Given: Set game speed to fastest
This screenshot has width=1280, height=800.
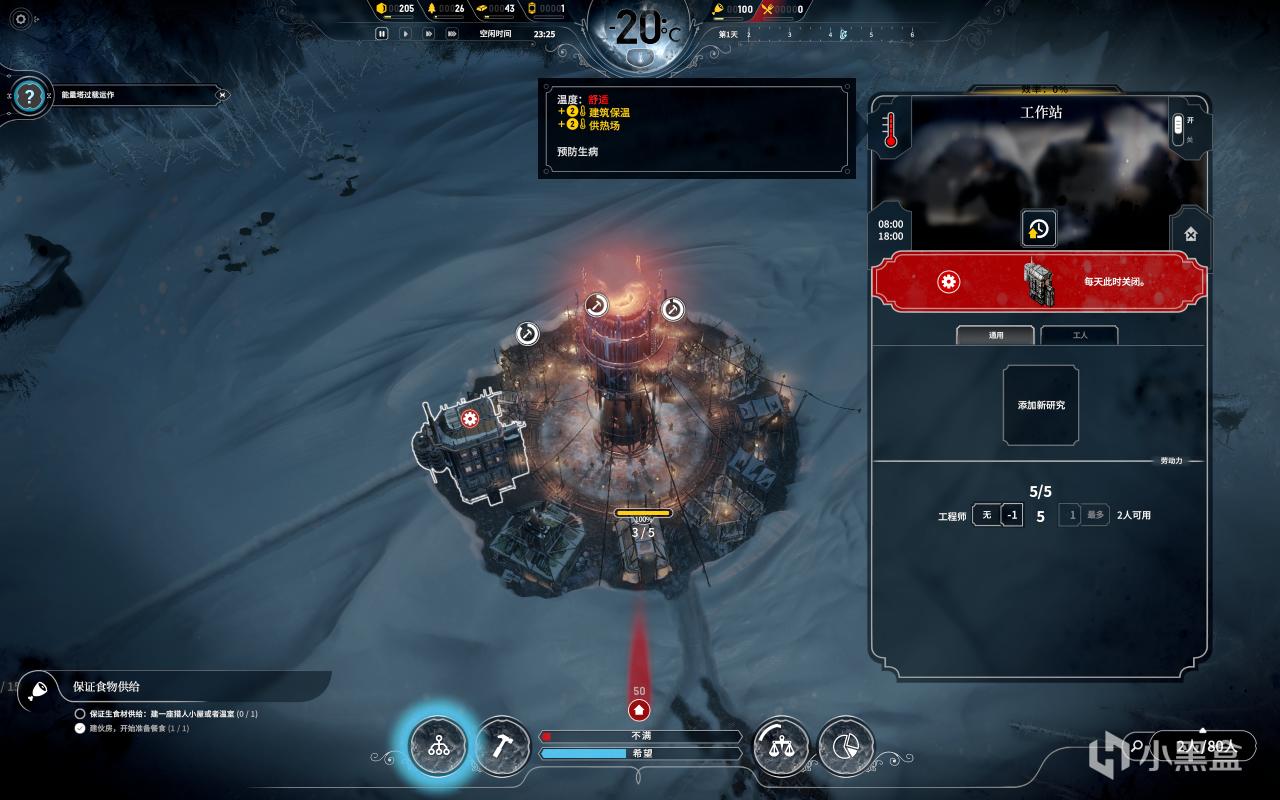Looking at the screenshot, I should coord(452,33).
